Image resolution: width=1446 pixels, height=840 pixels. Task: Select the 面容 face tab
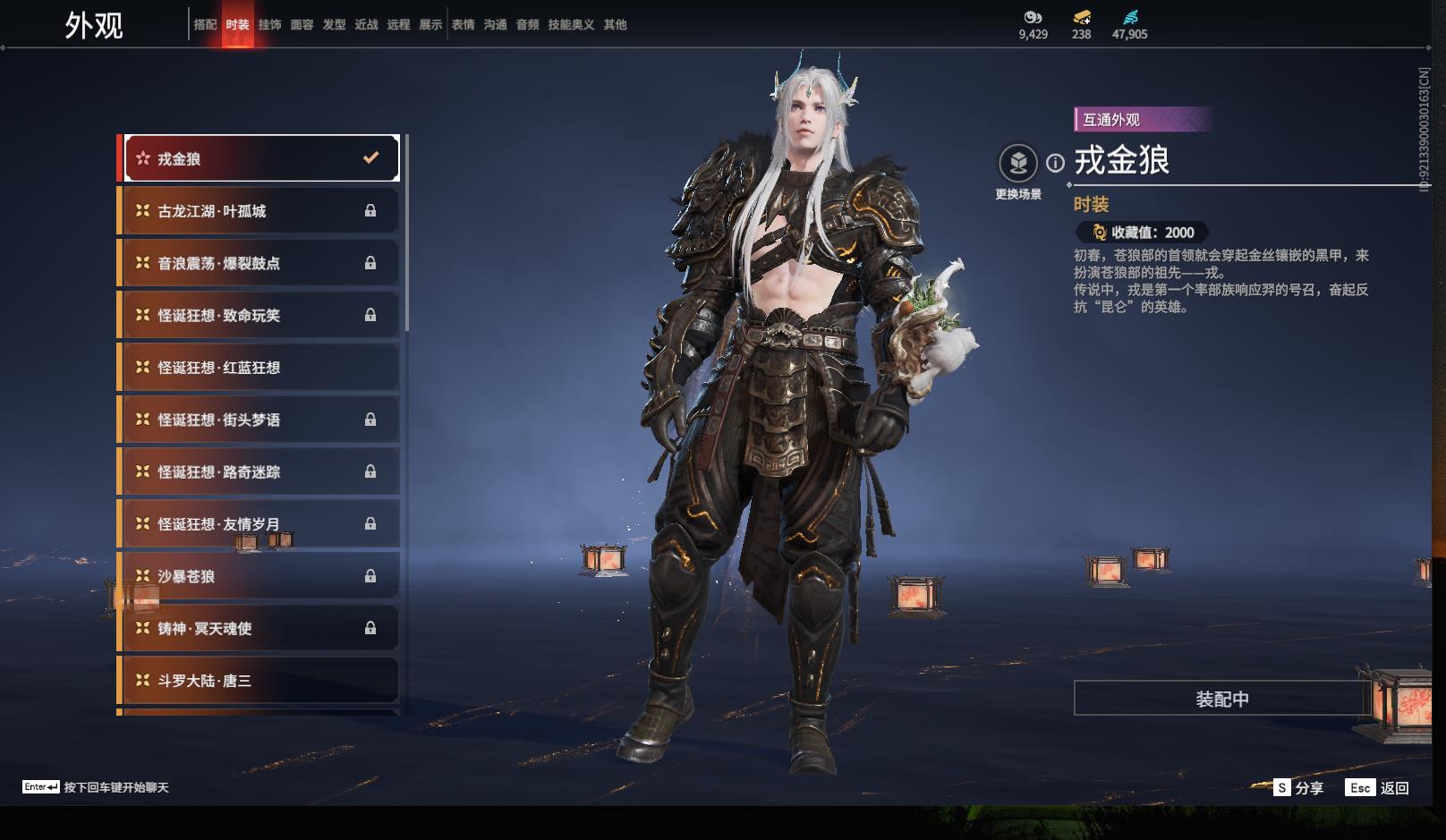click(302, 25)
